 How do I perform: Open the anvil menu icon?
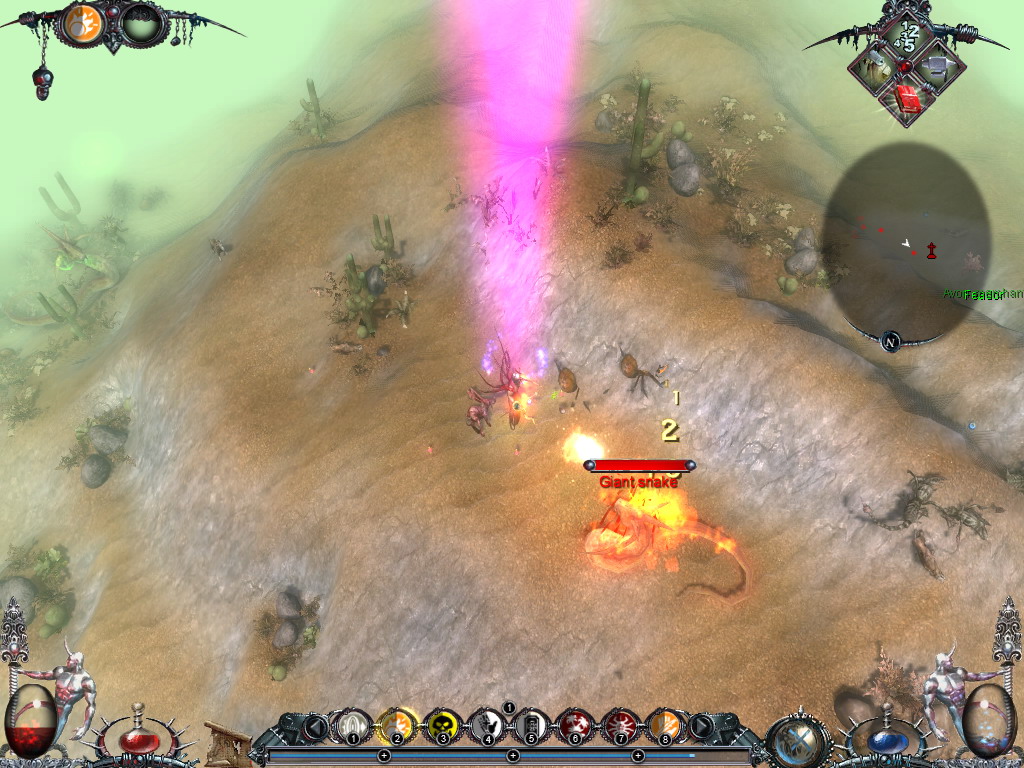938,68
